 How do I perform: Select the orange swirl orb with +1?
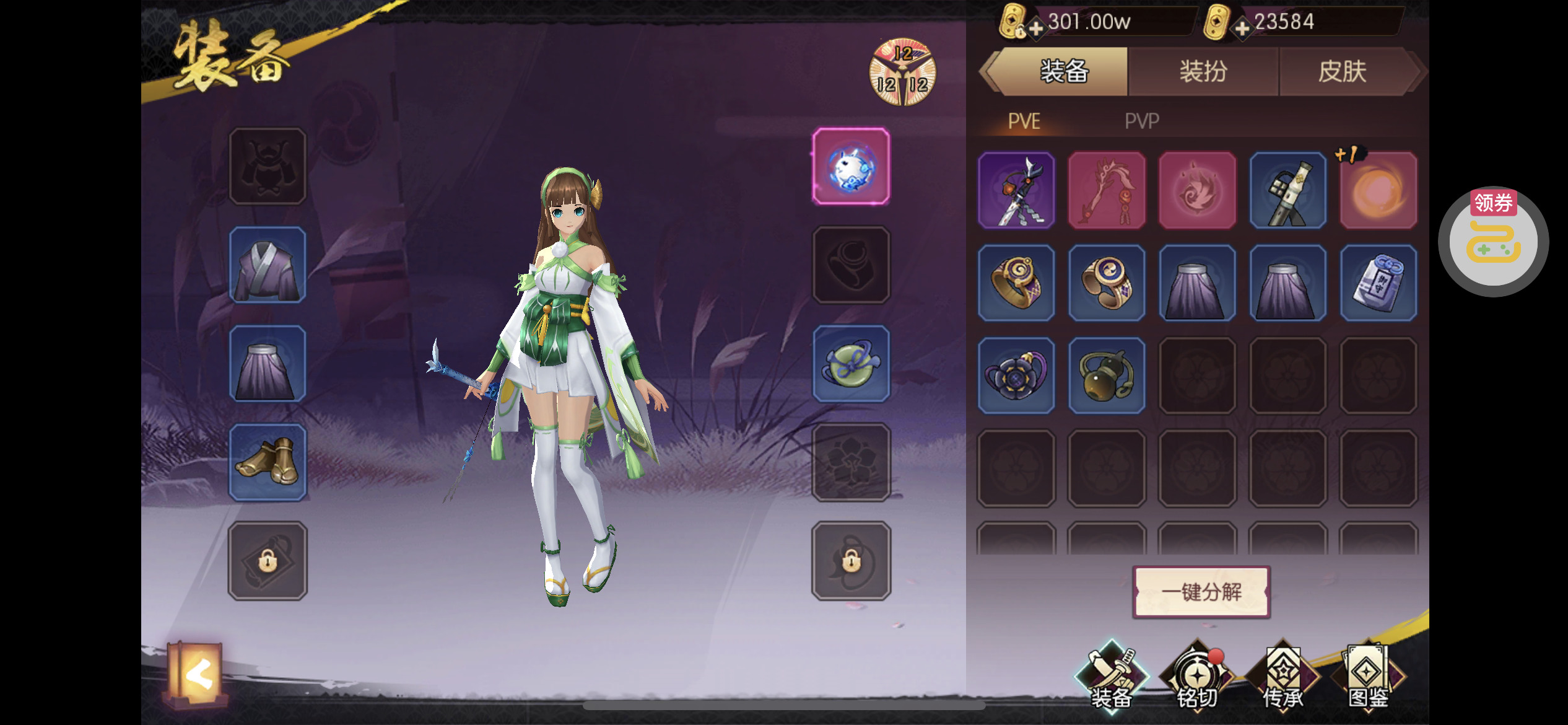point(1378,191)
